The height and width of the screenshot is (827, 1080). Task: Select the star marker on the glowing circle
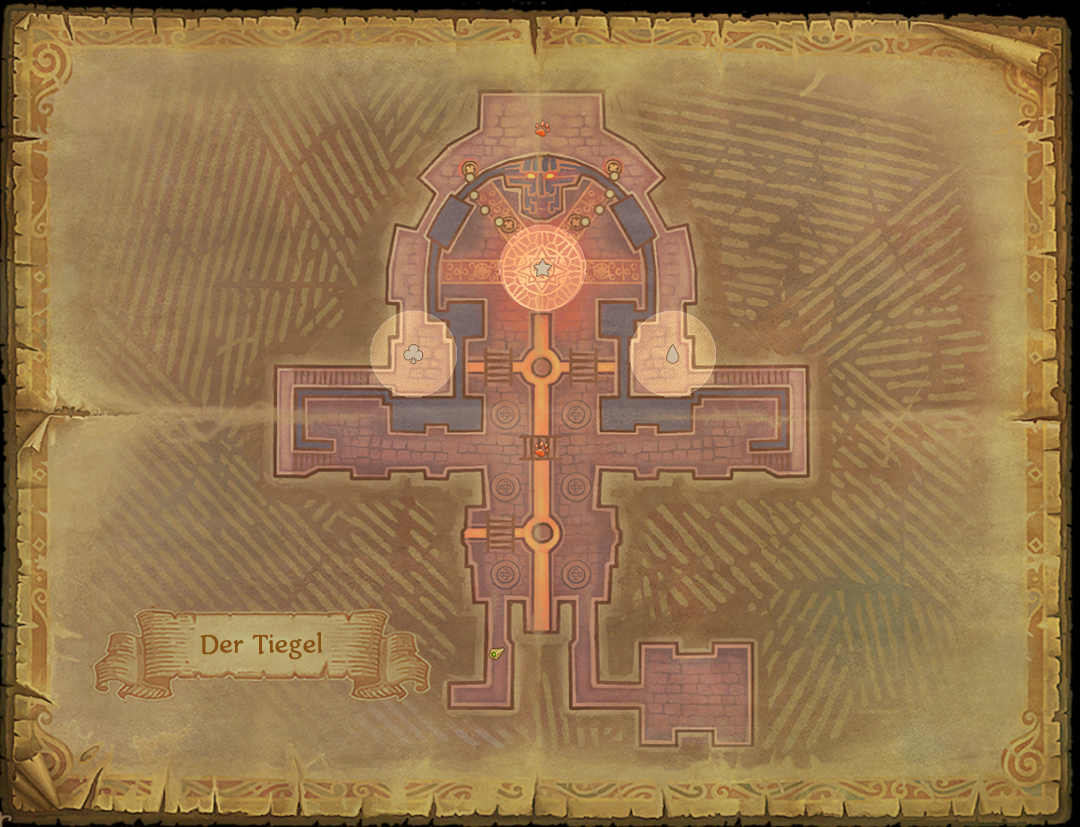541,268
